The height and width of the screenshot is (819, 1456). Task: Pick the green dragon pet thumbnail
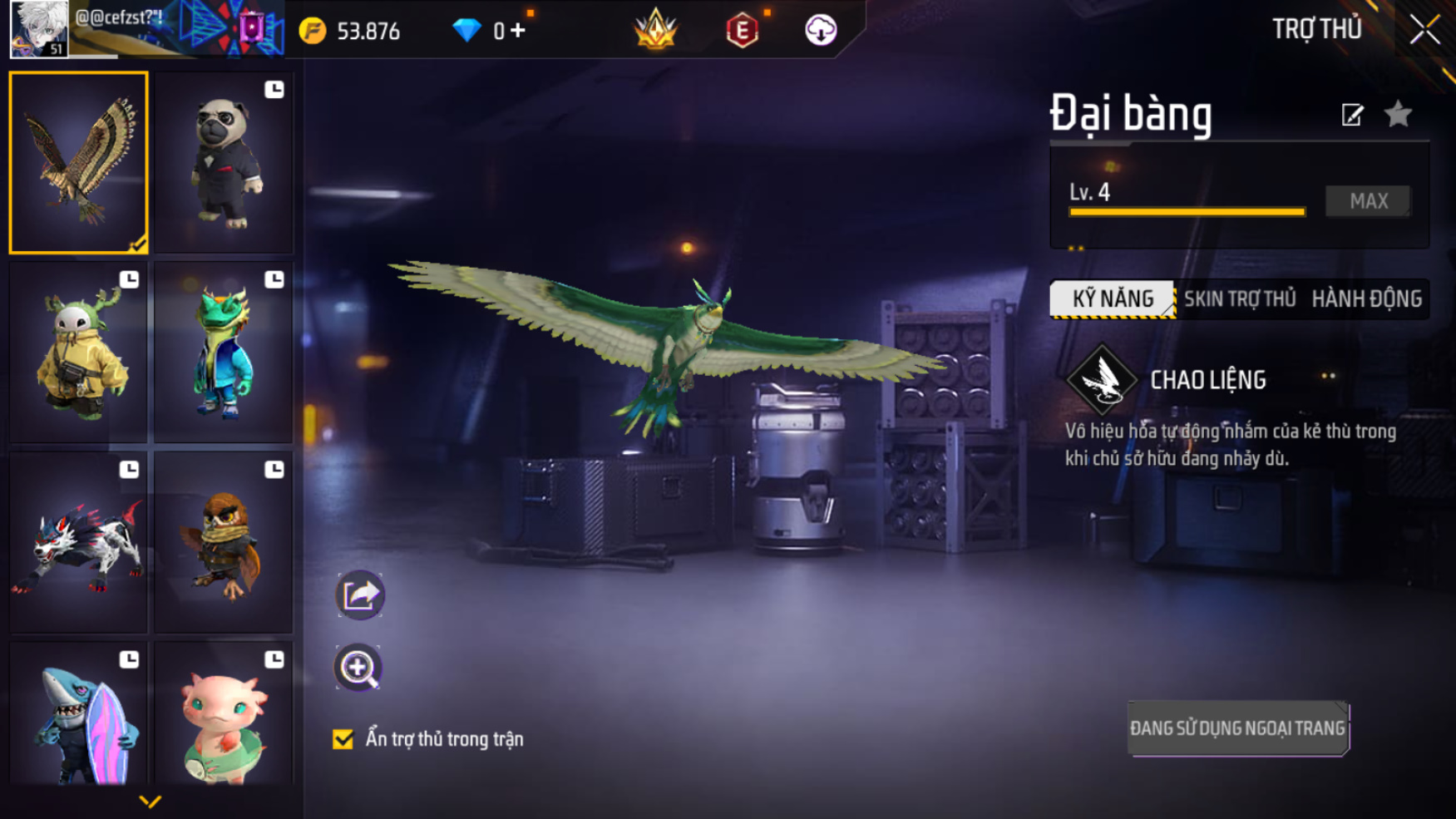224,353
